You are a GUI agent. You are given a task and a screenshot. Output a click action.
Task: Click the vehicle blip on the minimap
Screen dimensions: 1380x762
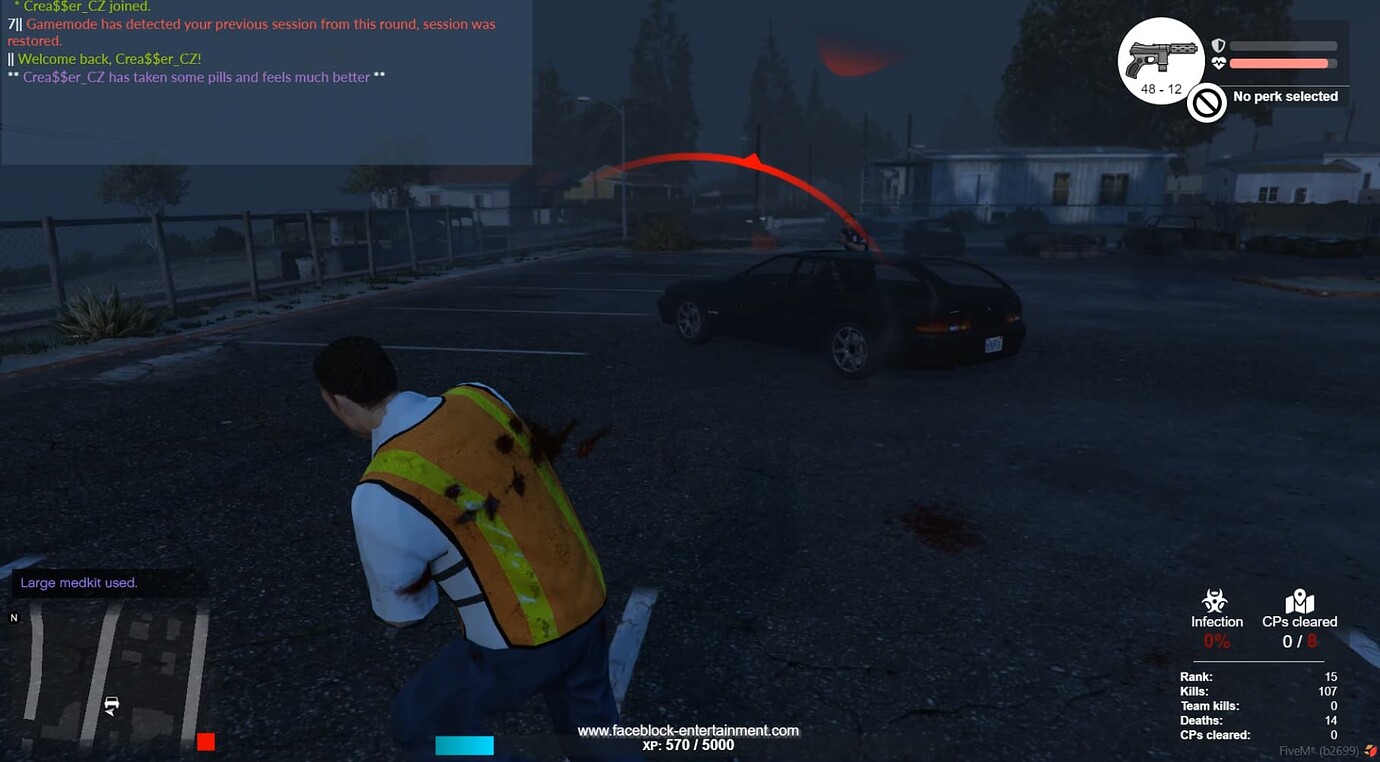click(110, 705)
